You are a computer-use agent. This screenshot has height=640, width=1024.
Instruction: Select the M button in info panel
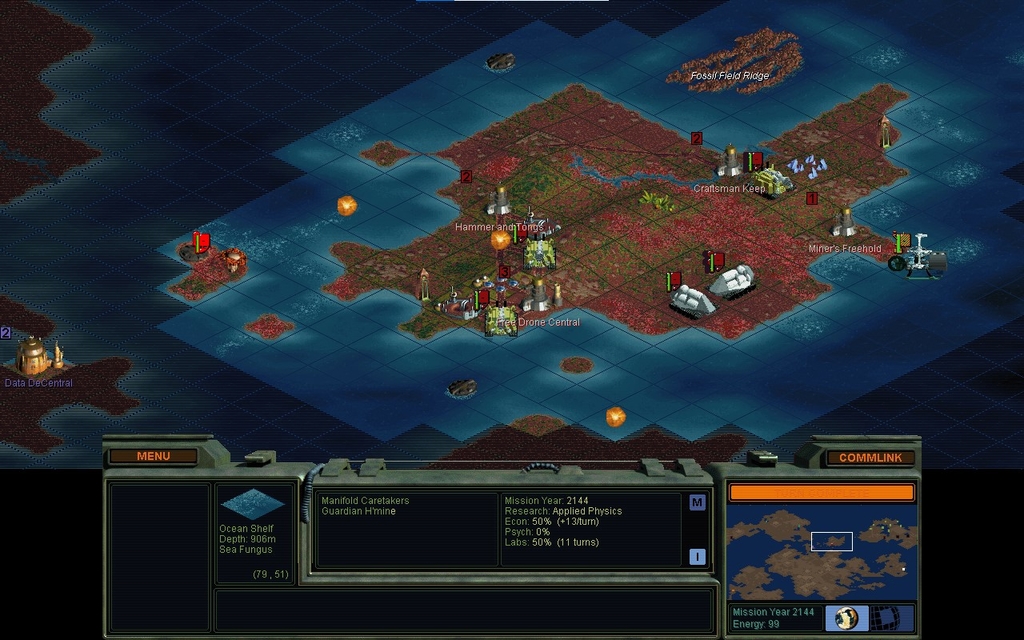point(697,502)
